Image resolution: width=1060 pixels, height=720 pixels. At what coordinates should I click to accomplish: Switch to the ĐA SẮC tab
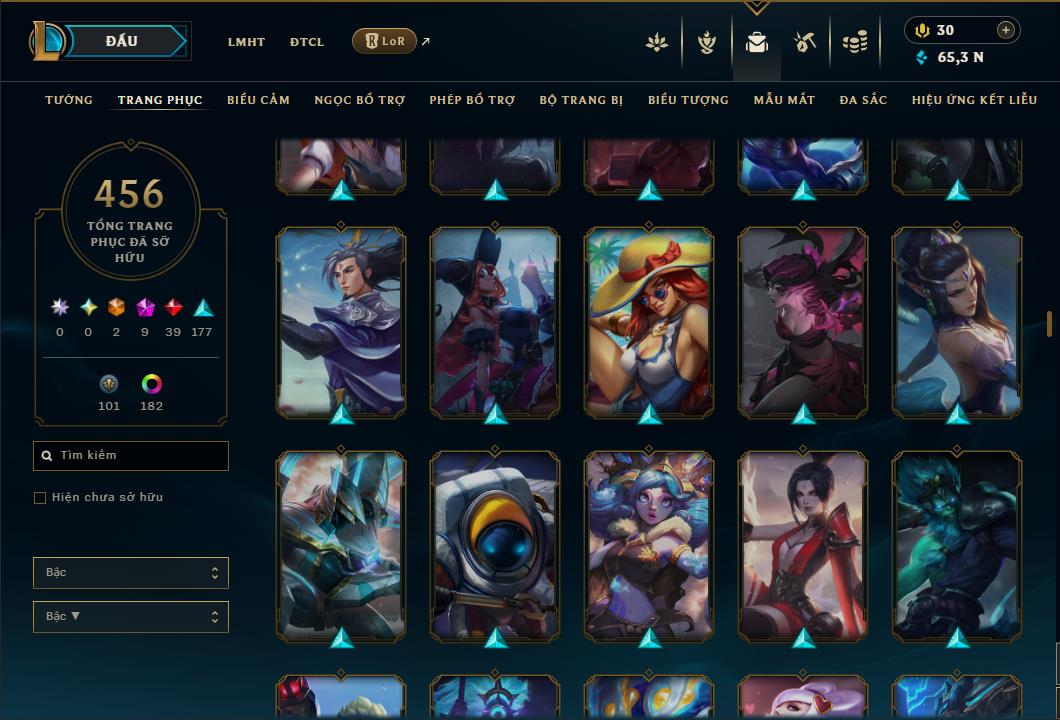[x=863, y=100]
